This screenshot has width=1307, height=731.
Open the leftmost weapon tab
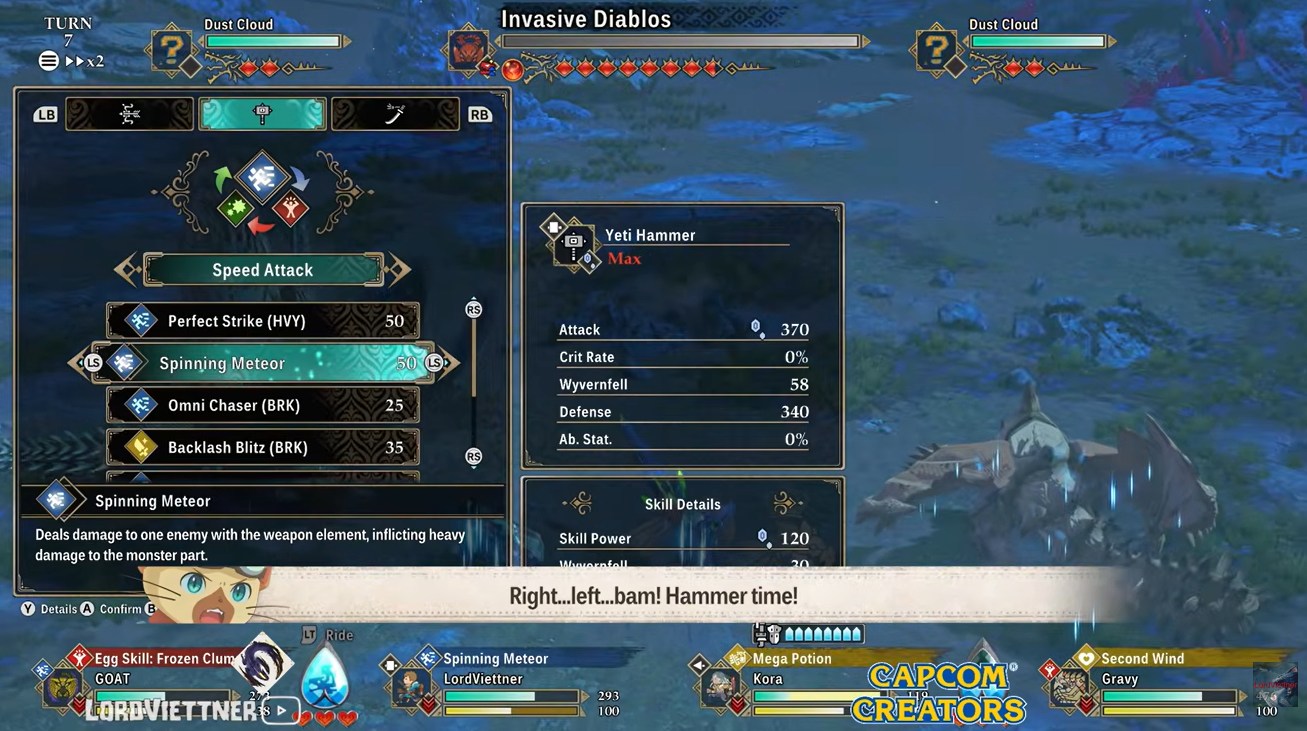click(130, 114)
